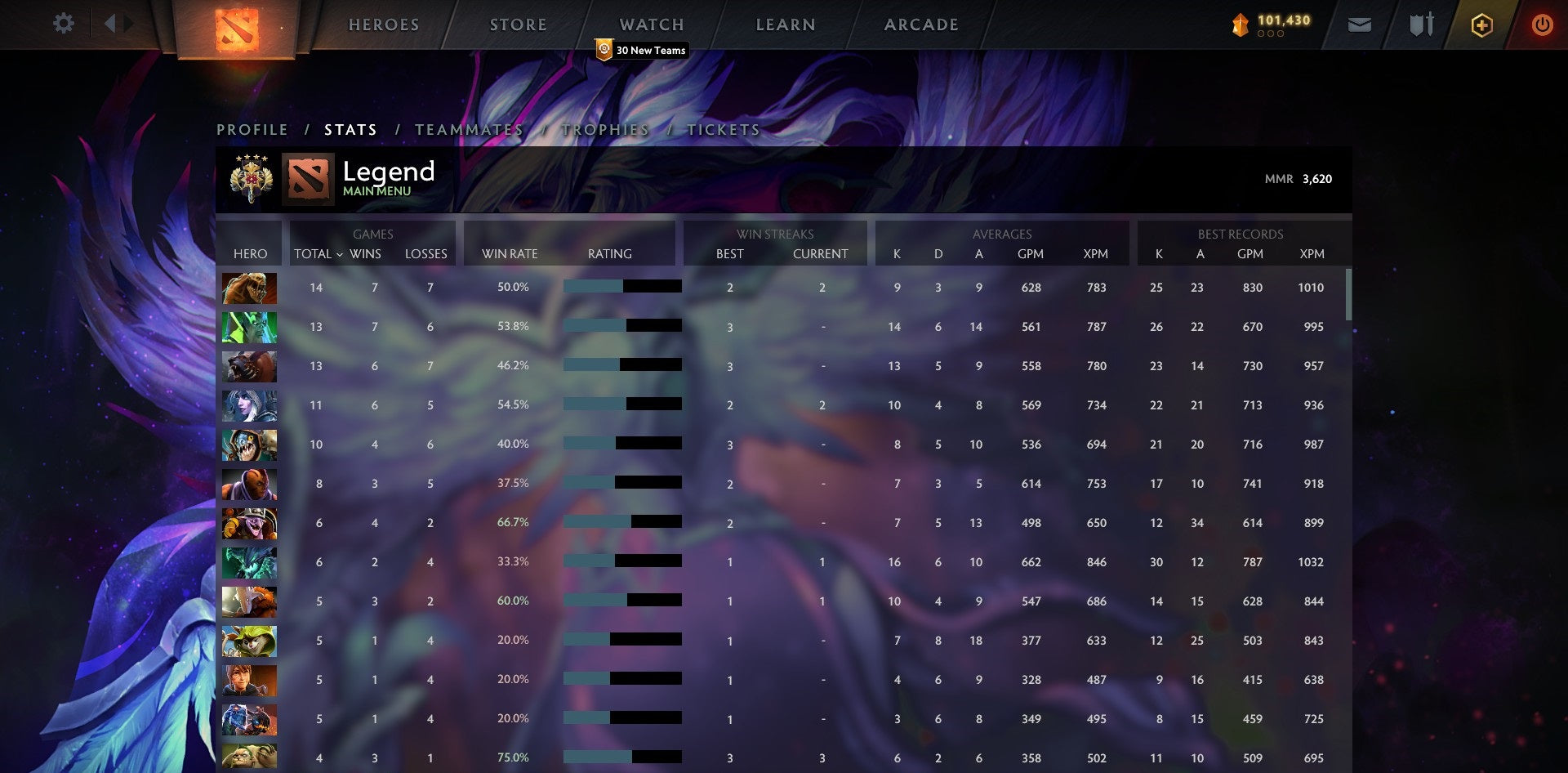Sort stats by the WIN RATE header
Viewport: 1568px width, 773px height.
coord(510,254)
